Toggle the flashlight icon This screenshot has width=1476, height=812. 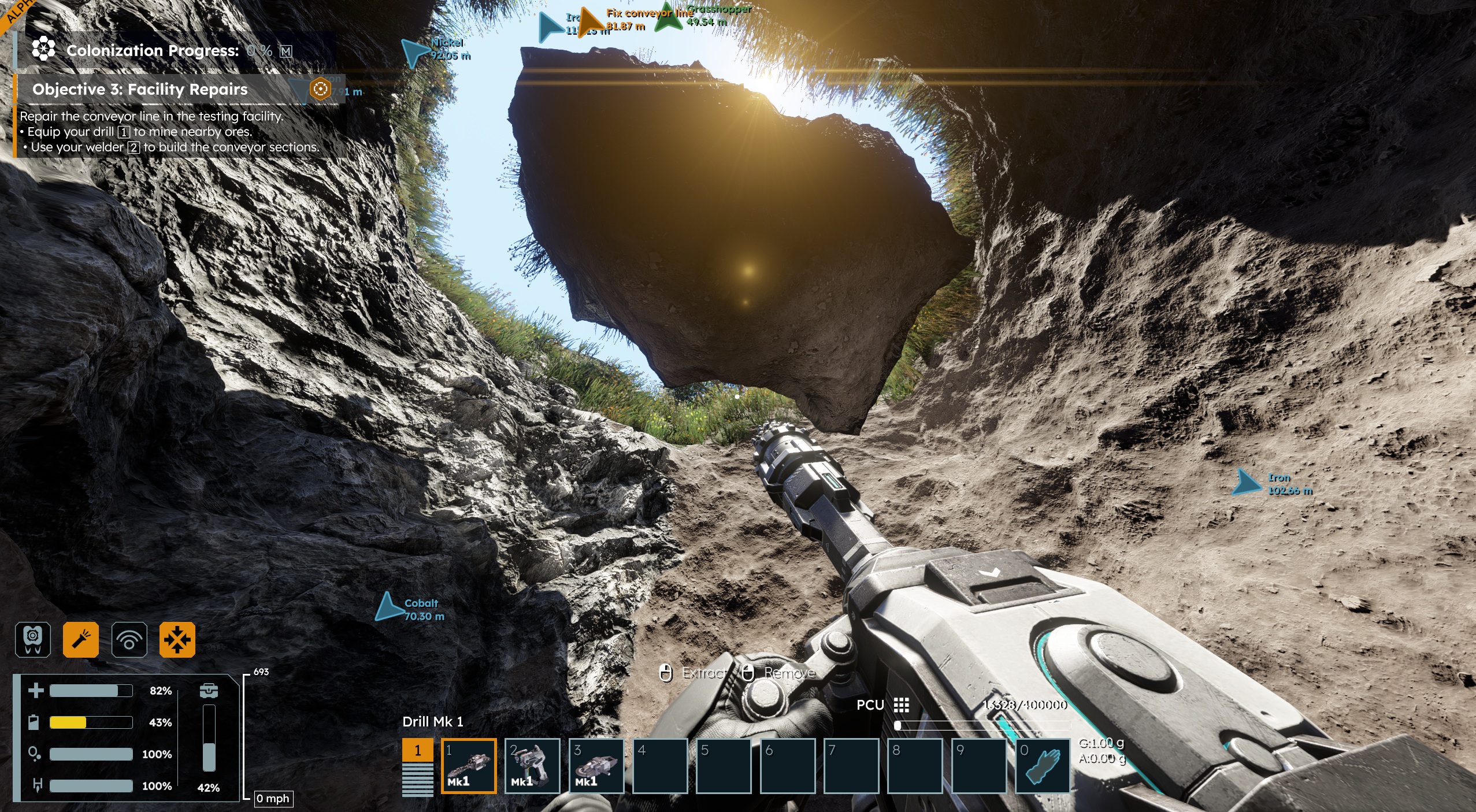[81, 640]
